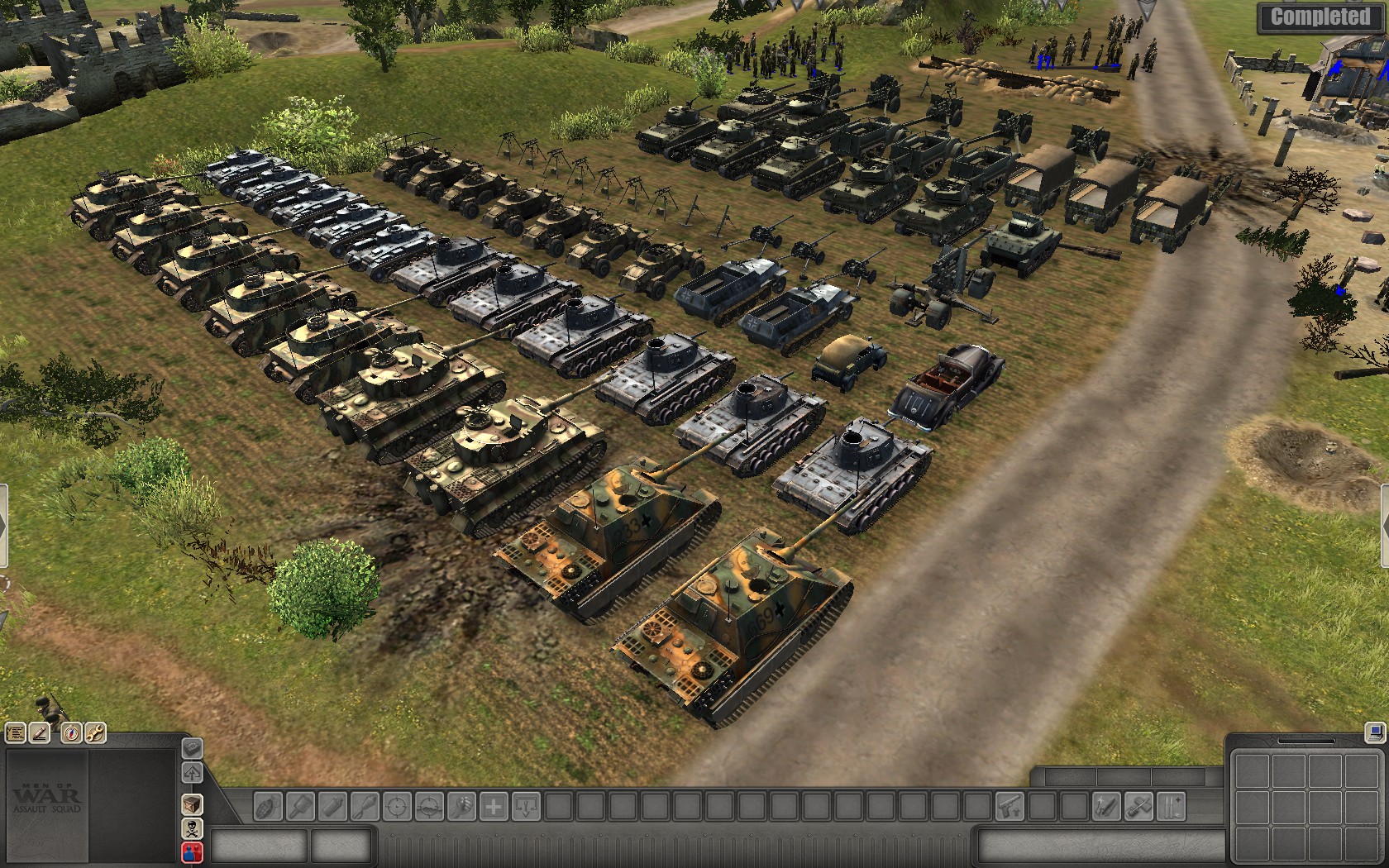Activate the crosshair attack target command
Screen dimensions: 1389x868
pos(398,806)
